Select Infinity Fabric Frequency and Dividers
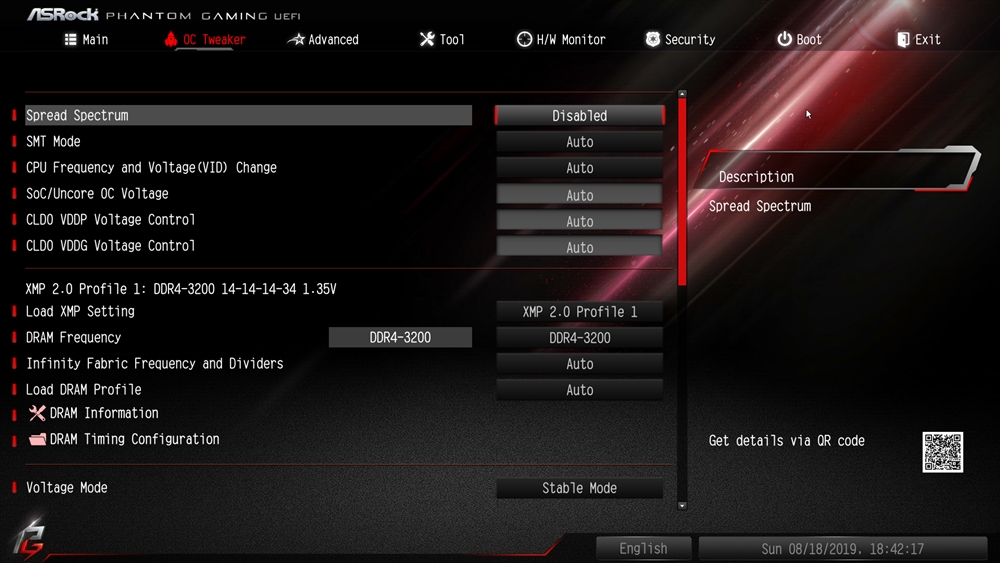Image resolution: width=1000 pixels, height=563 pixels. click(x=154, y=364)
